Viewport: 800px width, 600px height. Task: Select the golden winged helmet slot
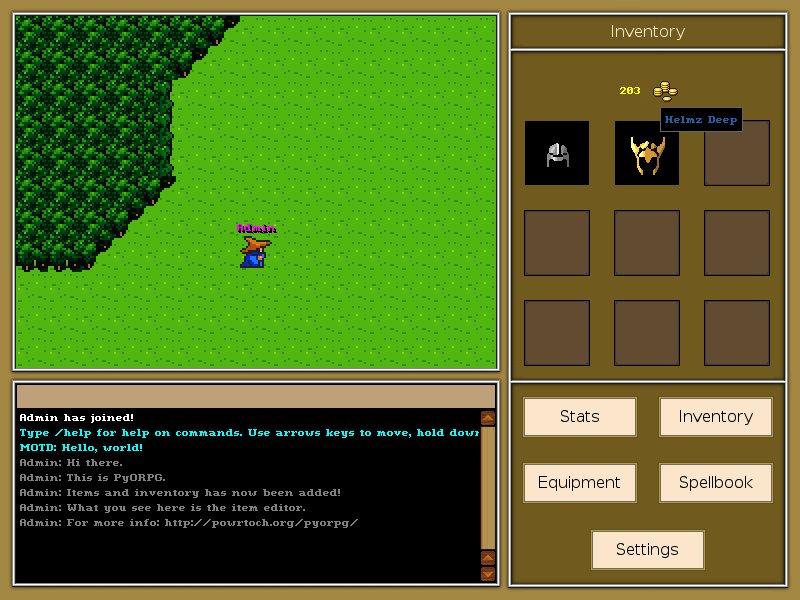(x=646, y=155)
